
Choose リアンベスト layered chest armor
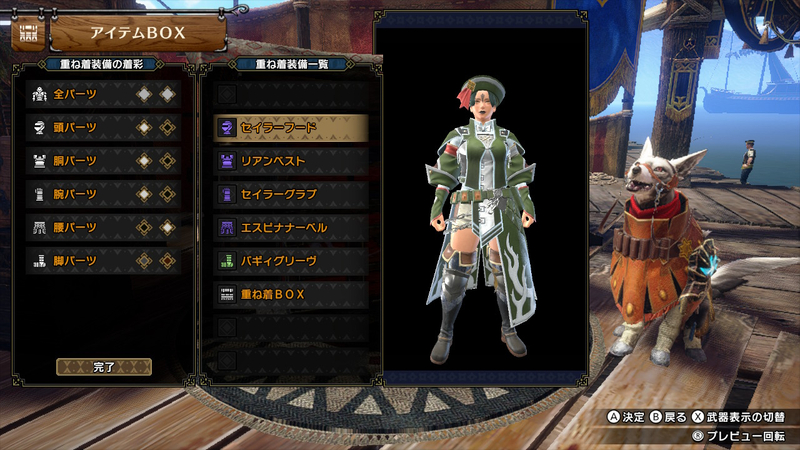290,160
